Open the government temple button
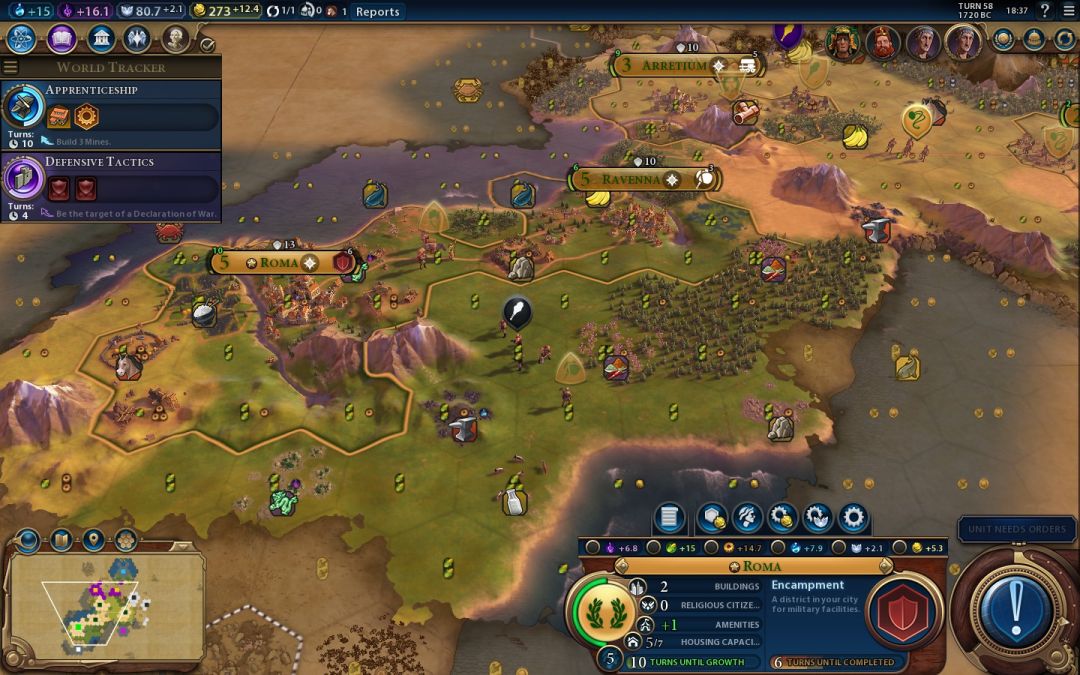Screen dimensions: 1080x675 point(100,39)
